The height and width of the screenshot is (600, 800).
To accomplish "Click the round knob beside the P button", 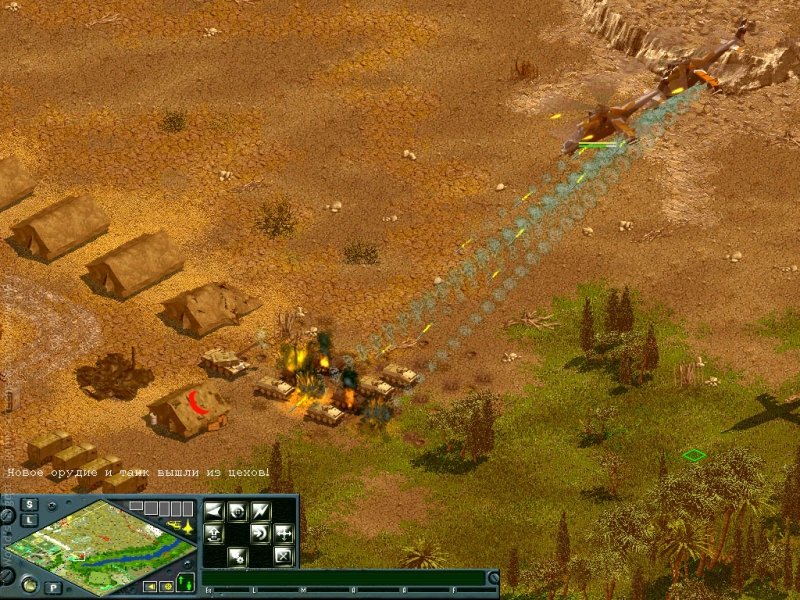I will click(x=28, y=584).
